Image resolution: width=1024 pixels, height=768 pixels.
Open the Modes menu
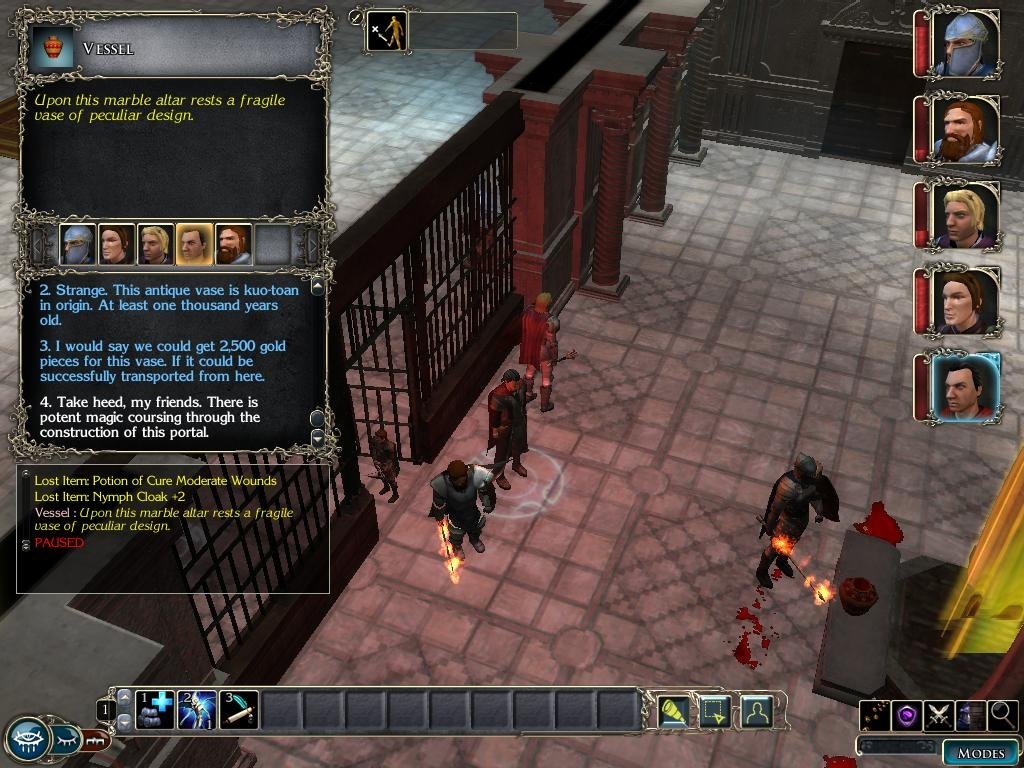point(979,753)
